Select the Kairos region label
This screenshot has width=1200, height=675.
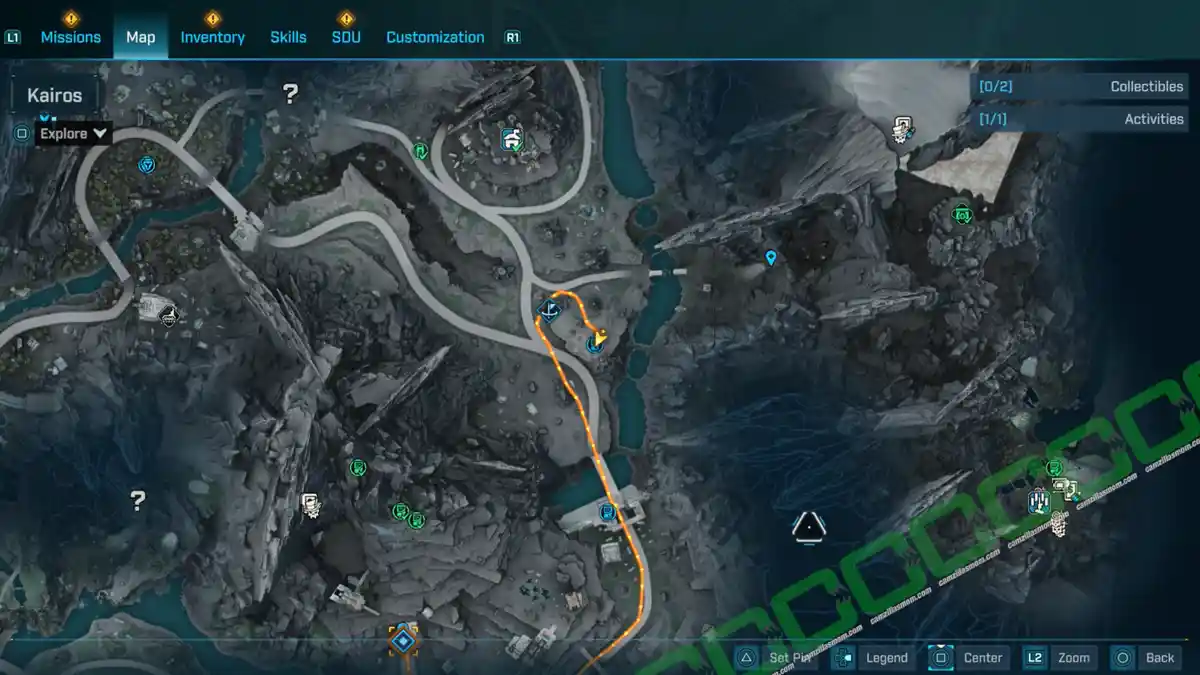[x=55, y=97]
